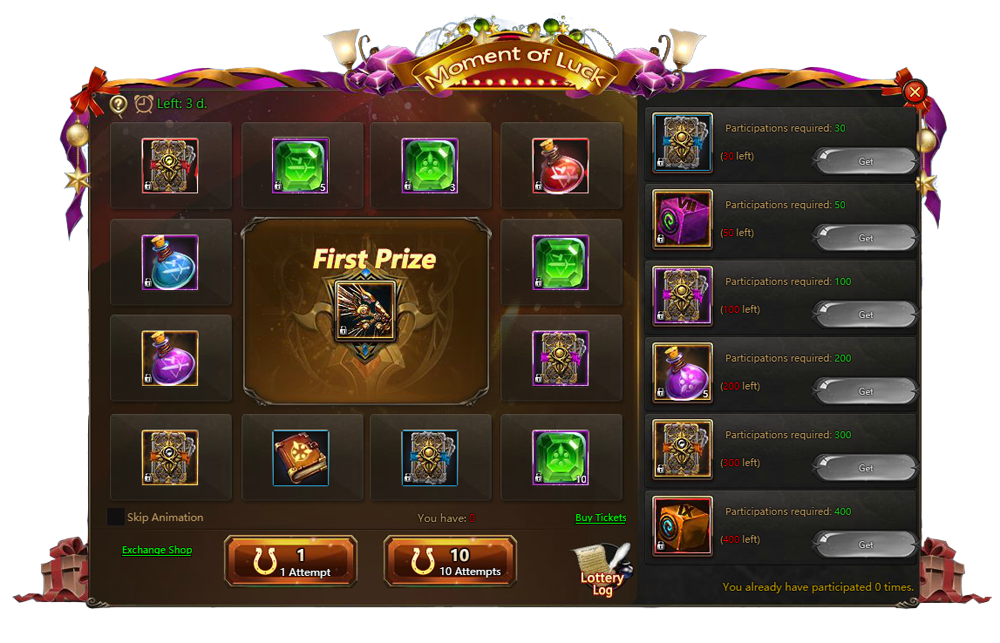Select the blue potion prize slot

pos(170,262)
